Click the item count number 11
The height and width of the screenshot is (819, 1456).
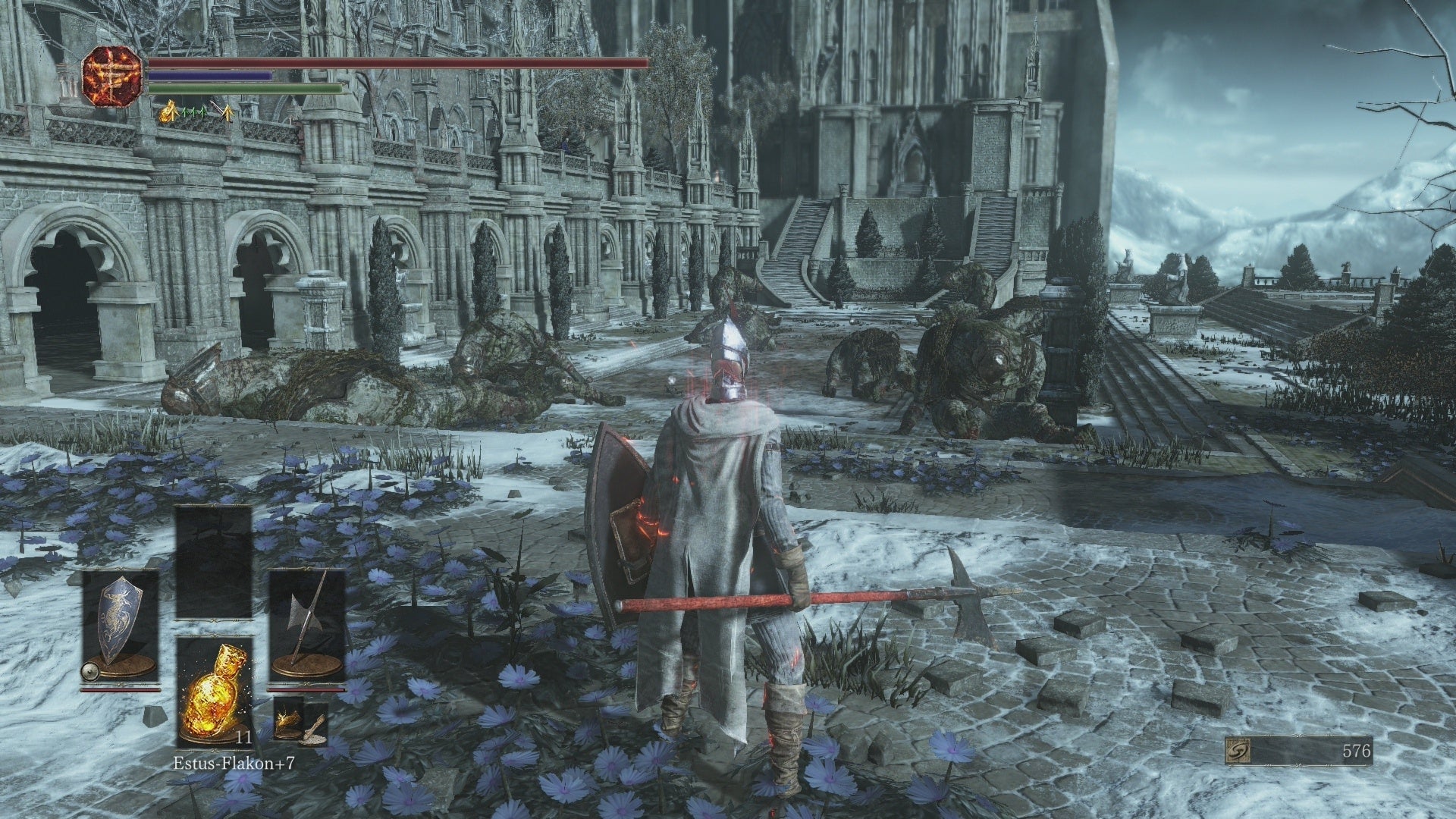[x=243, y=738]
